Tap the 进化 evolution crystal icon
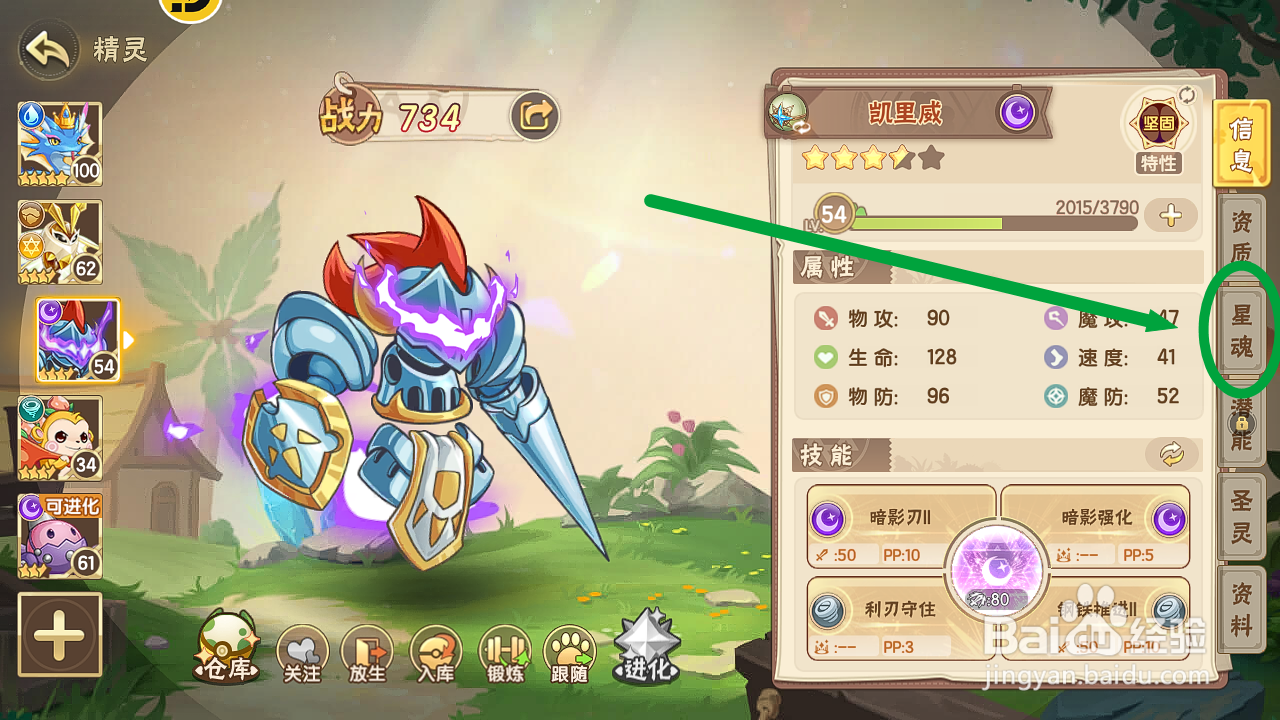 (x=648, y=645)
